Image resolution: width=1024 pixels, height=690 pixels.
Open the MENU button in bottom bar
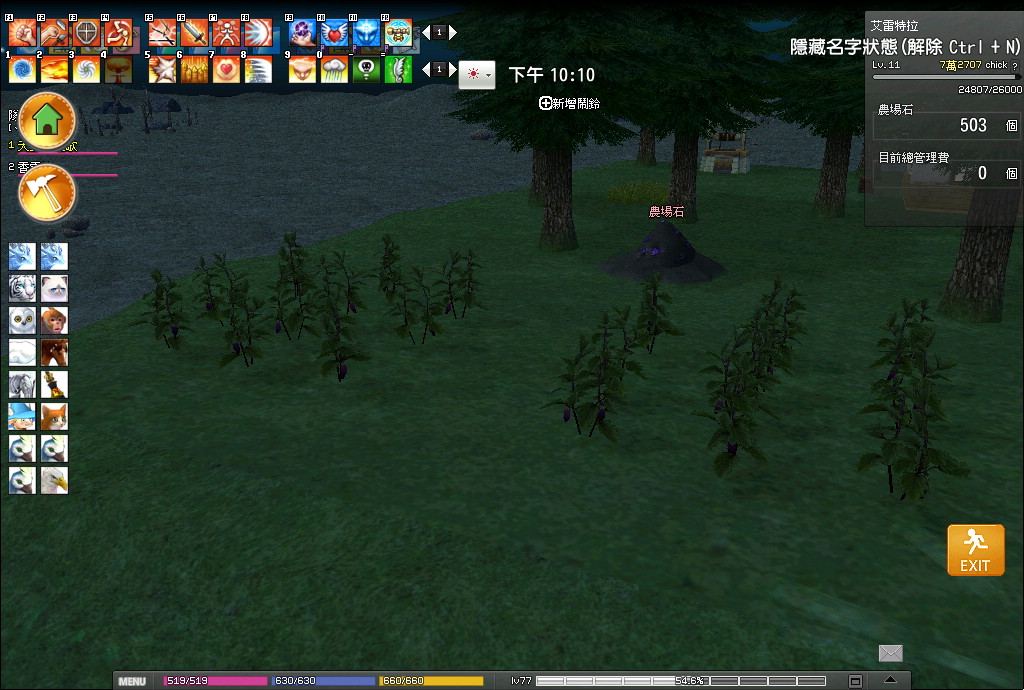132,681
